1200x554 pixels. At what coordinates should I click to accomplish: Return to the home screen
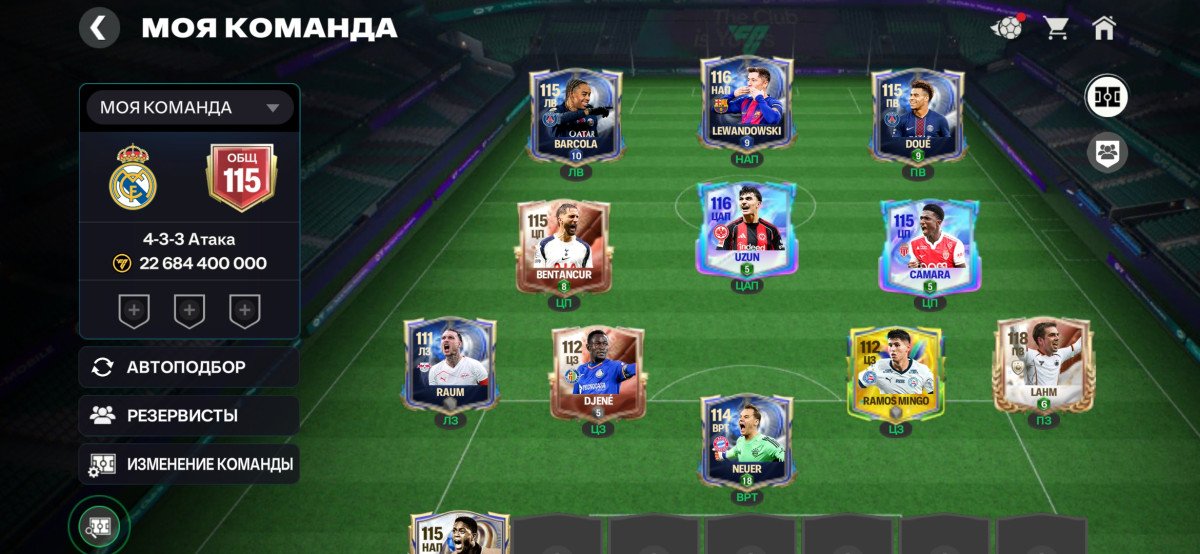1104,28
